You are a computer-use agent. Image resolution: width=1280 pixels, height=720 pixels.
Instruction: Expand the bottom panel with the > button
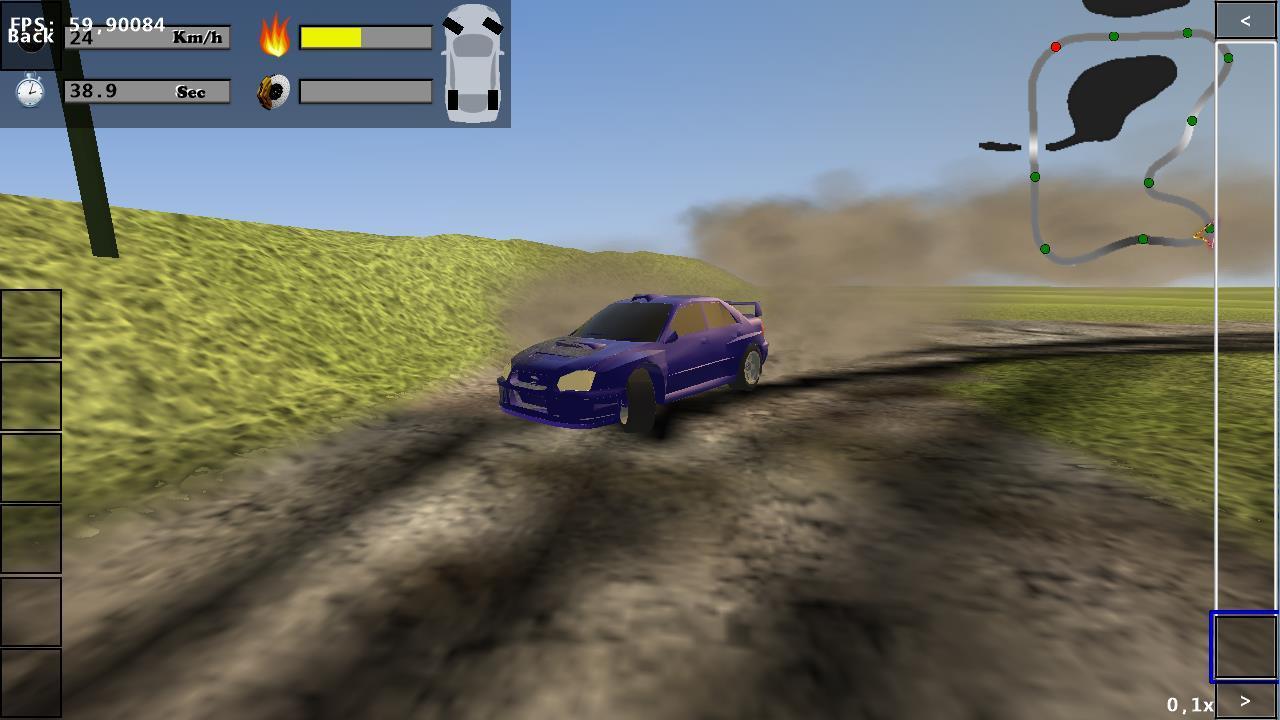tap(1244, 701)
